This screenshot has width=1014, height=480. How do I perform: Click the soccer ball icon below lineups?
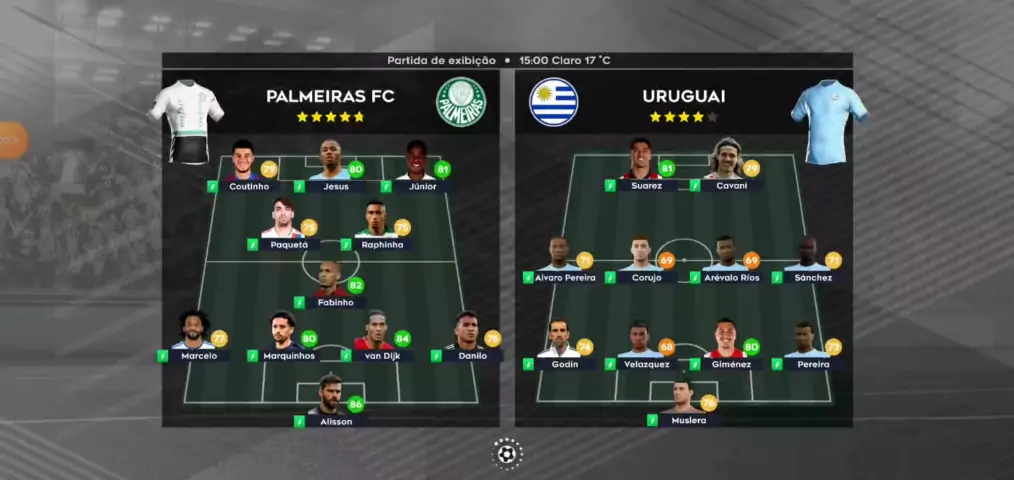tap(507, 453)
